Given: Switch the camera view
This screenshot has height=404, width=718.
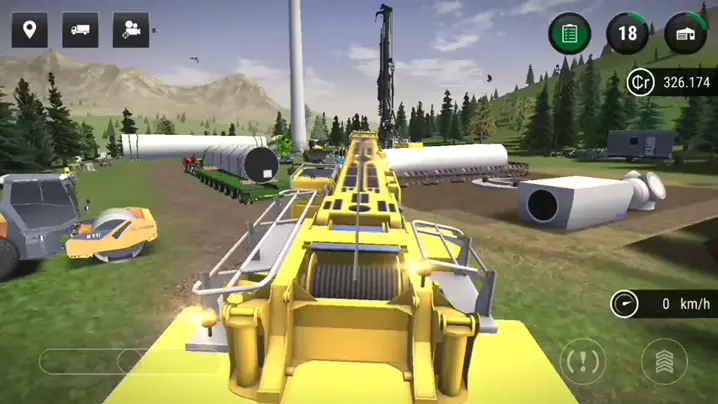Looking at the screenshot, I should 131,30.
